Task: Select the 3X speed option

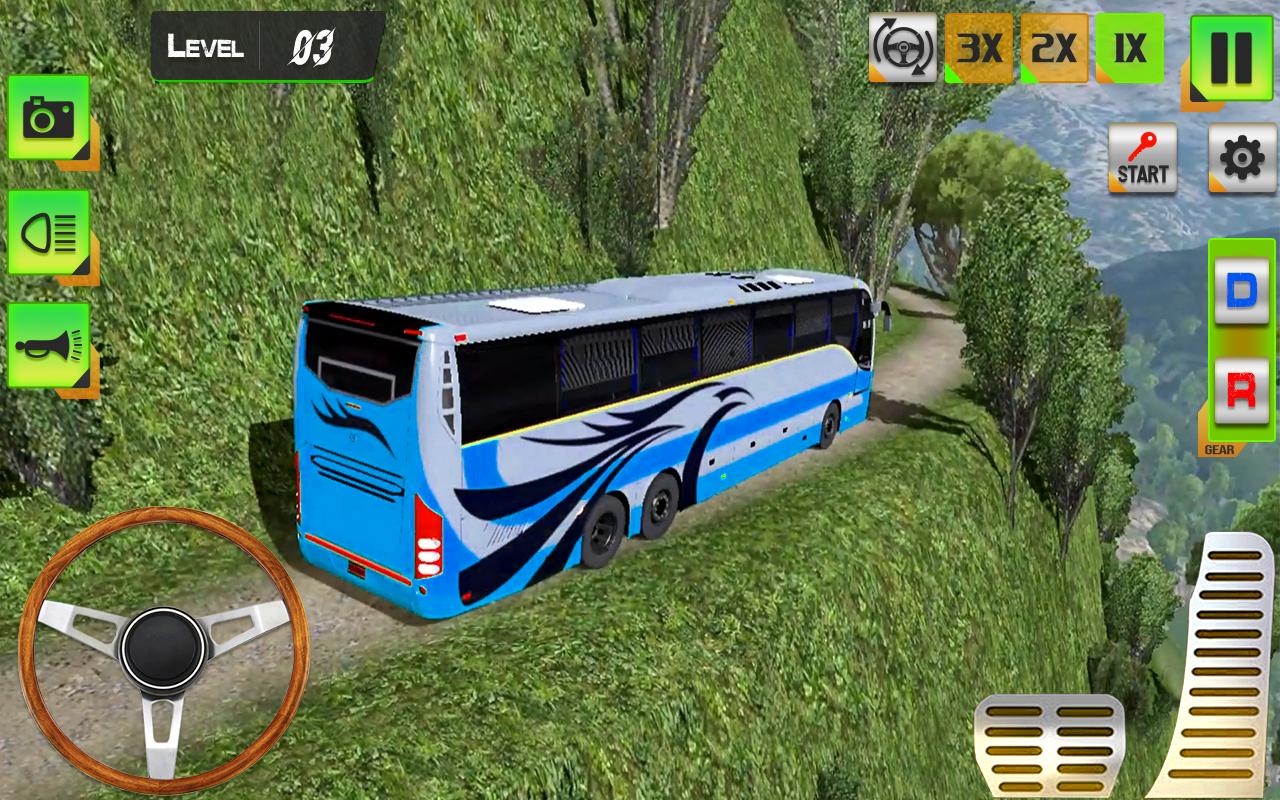Action: (979, 47)
